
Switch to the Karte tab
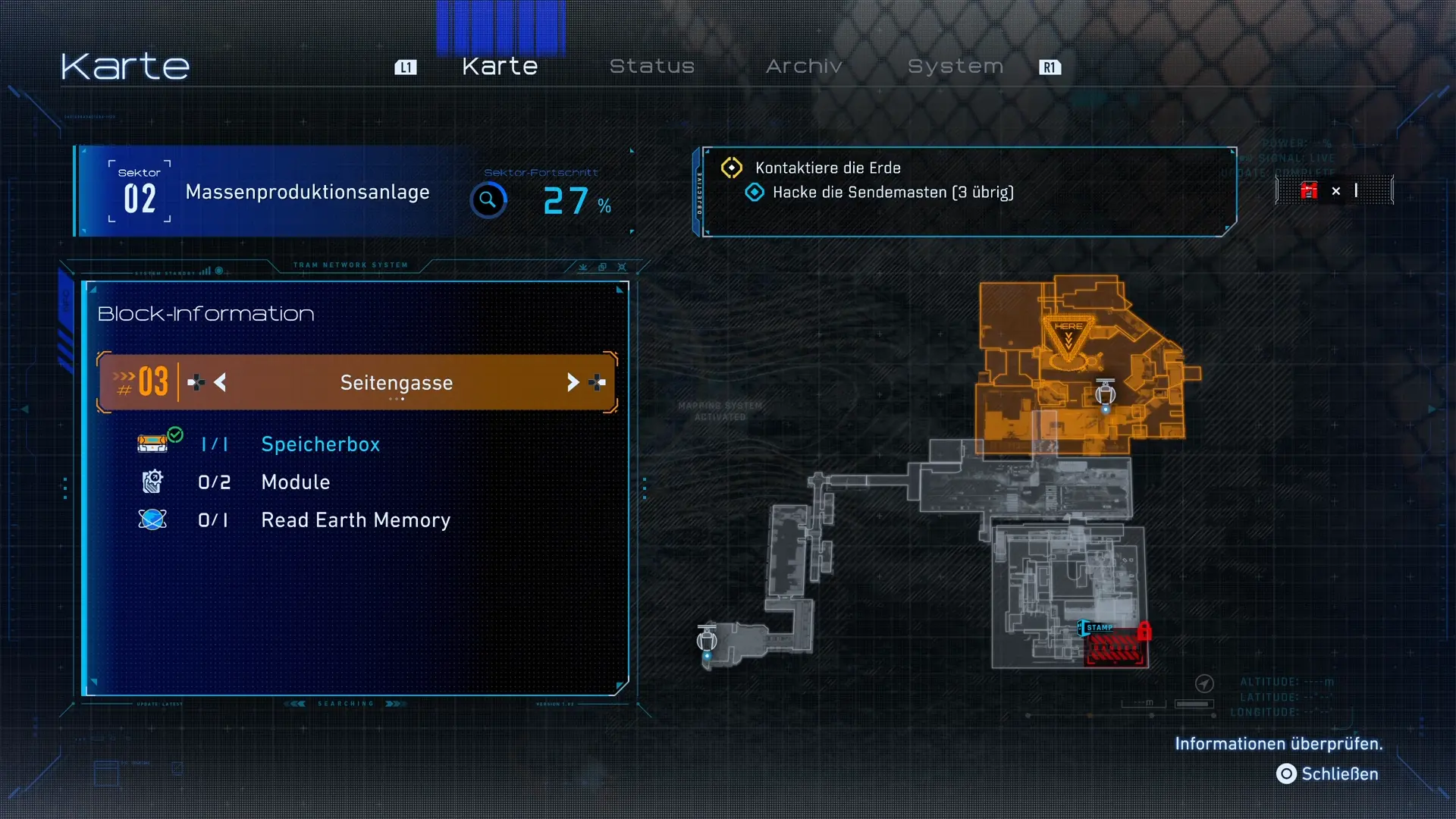500,67
